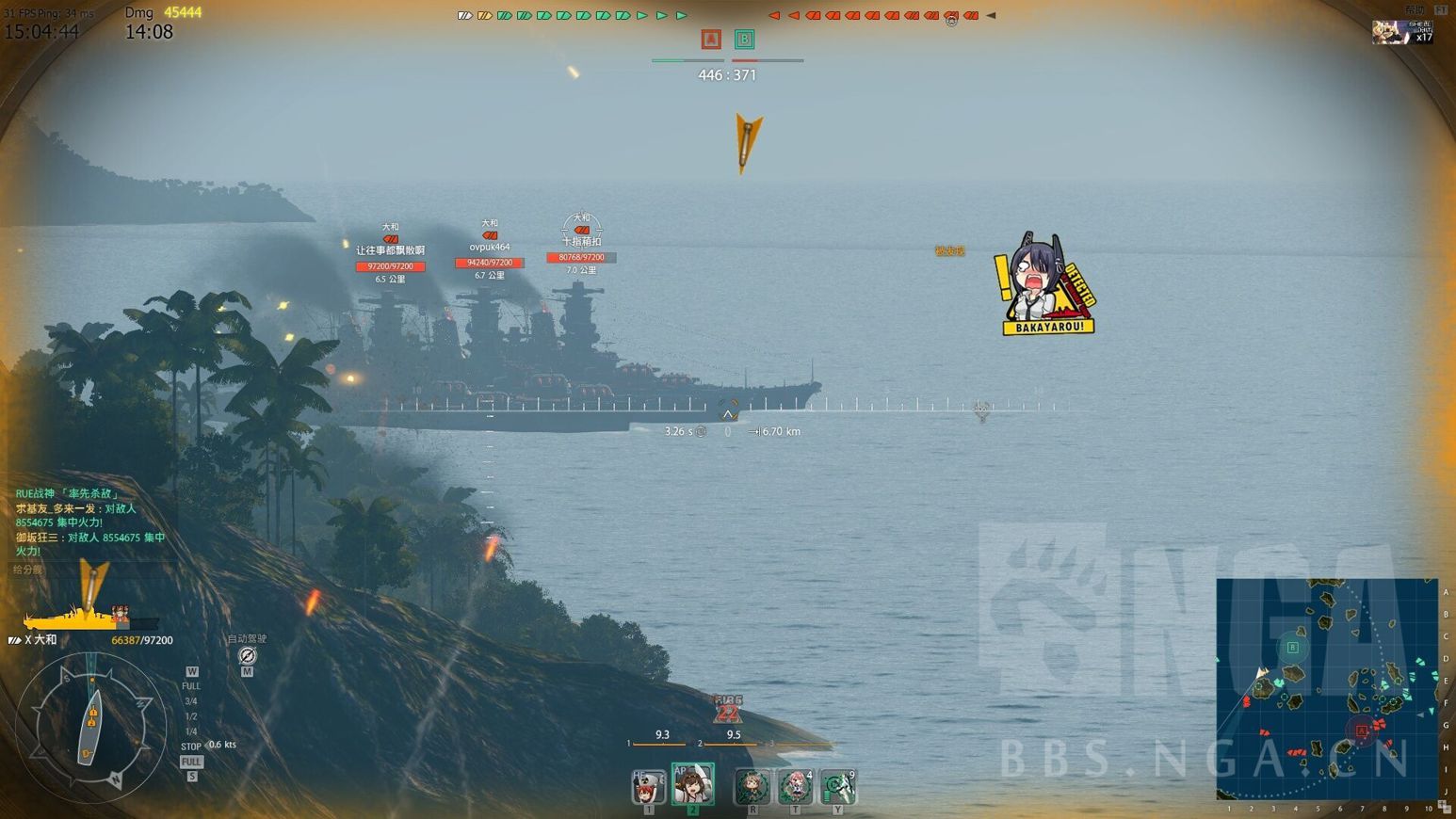Open the minimap
This screenshot has height=819, width=1456.
(x=1326, y=688)
